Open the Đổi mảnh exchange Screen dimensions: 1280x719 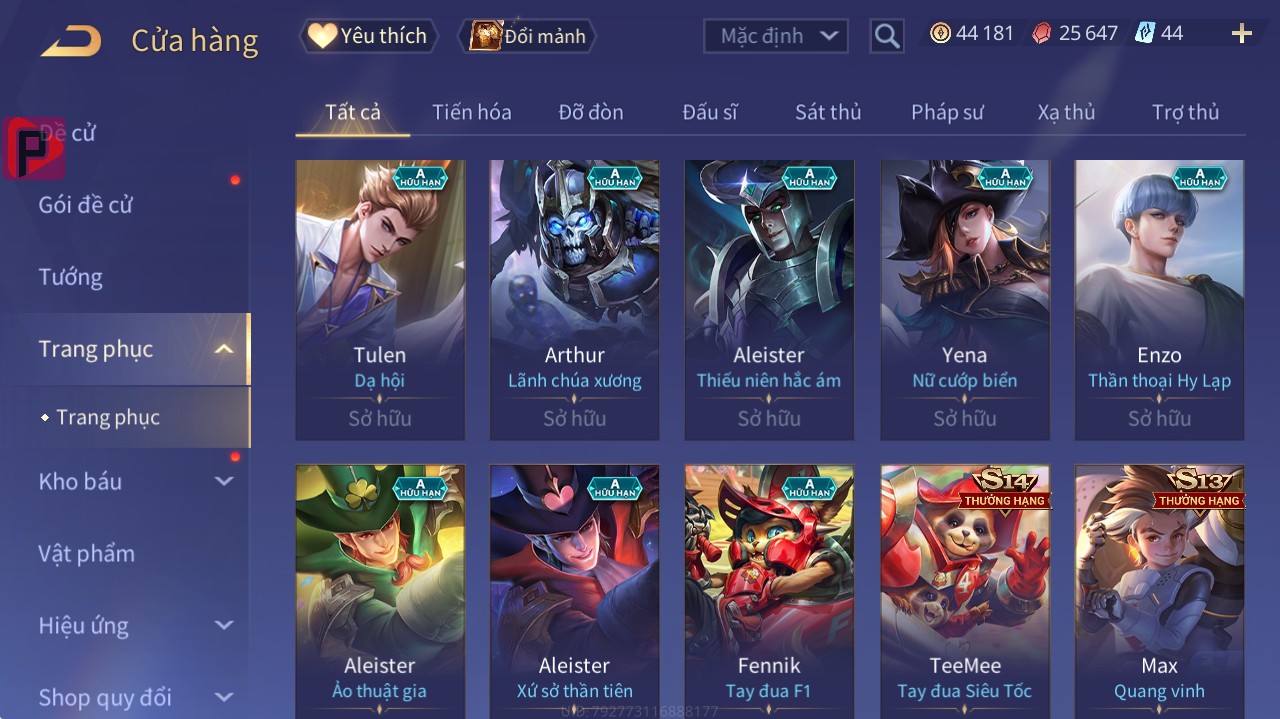(527, 36)
